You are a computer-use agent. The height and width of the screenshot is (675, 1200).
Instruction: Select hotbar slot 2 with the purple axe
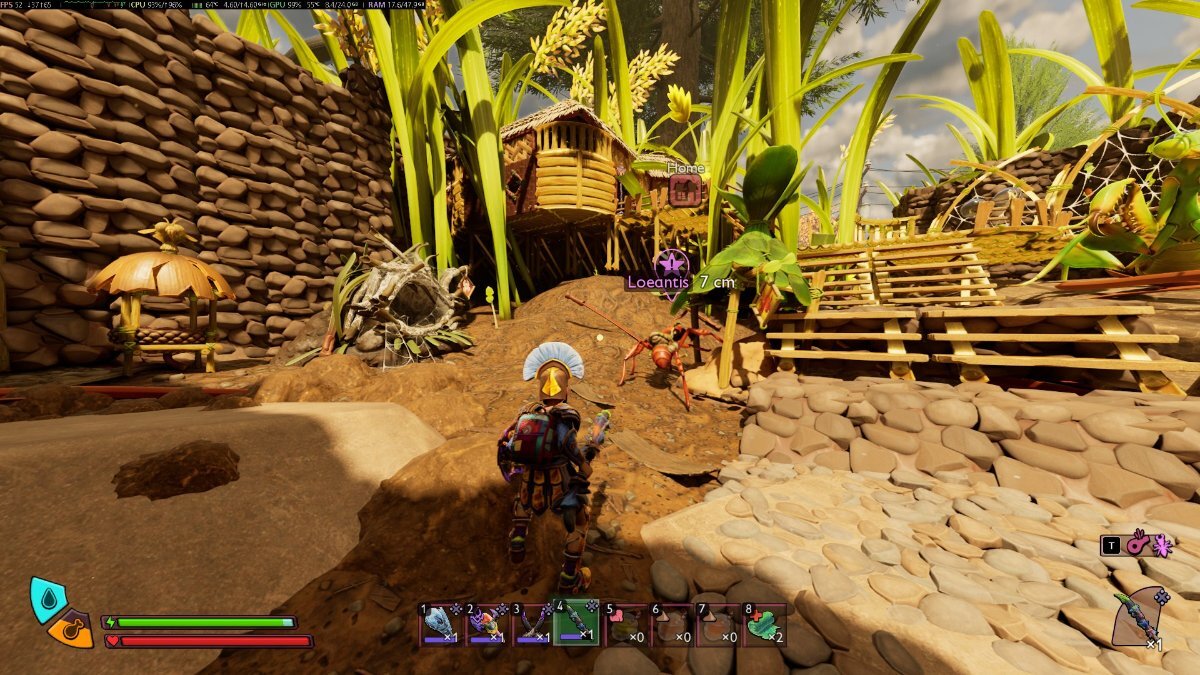pos(486,623)
